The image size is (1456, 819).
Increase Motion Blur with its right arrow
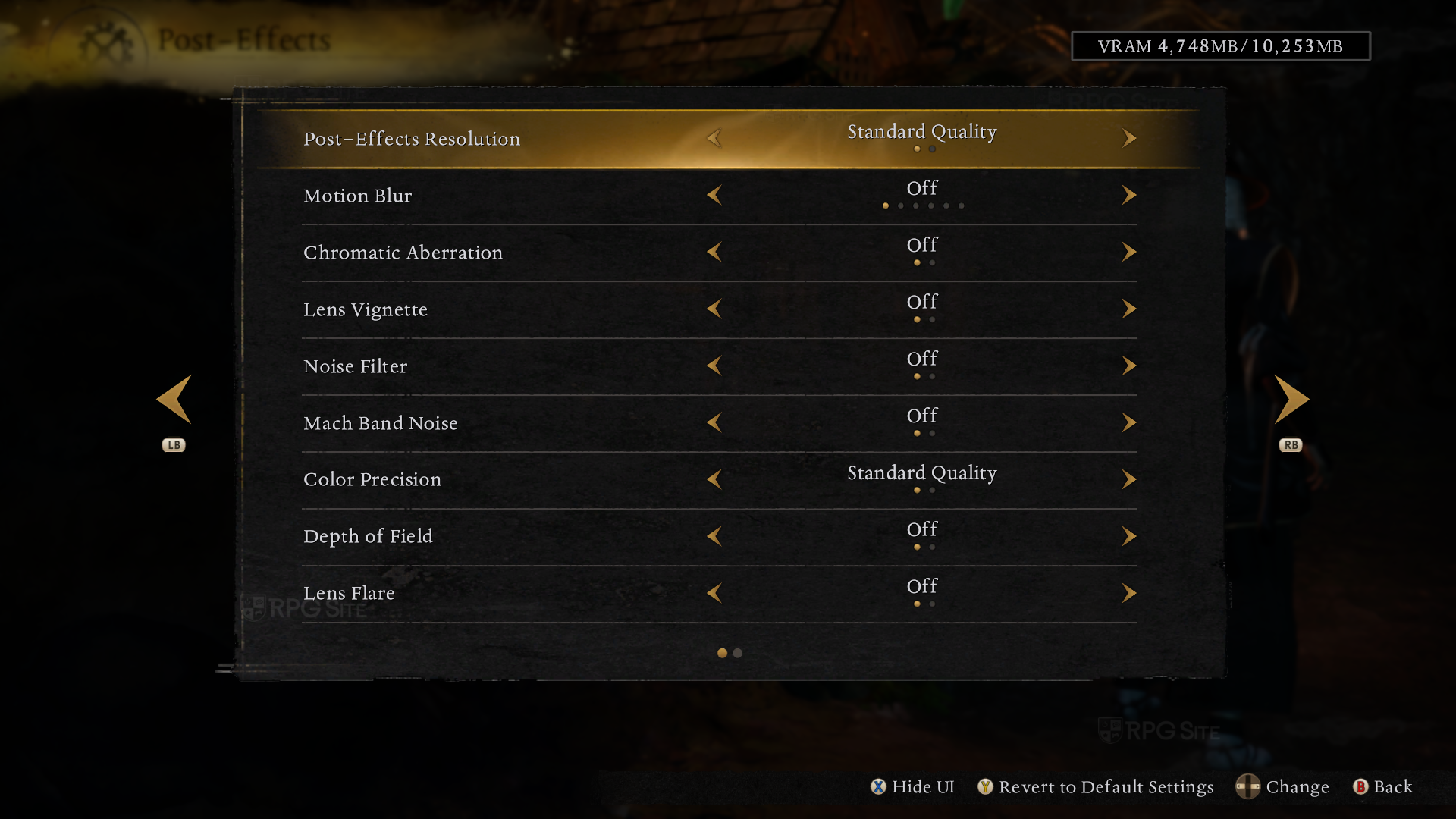click(1128, 195)
